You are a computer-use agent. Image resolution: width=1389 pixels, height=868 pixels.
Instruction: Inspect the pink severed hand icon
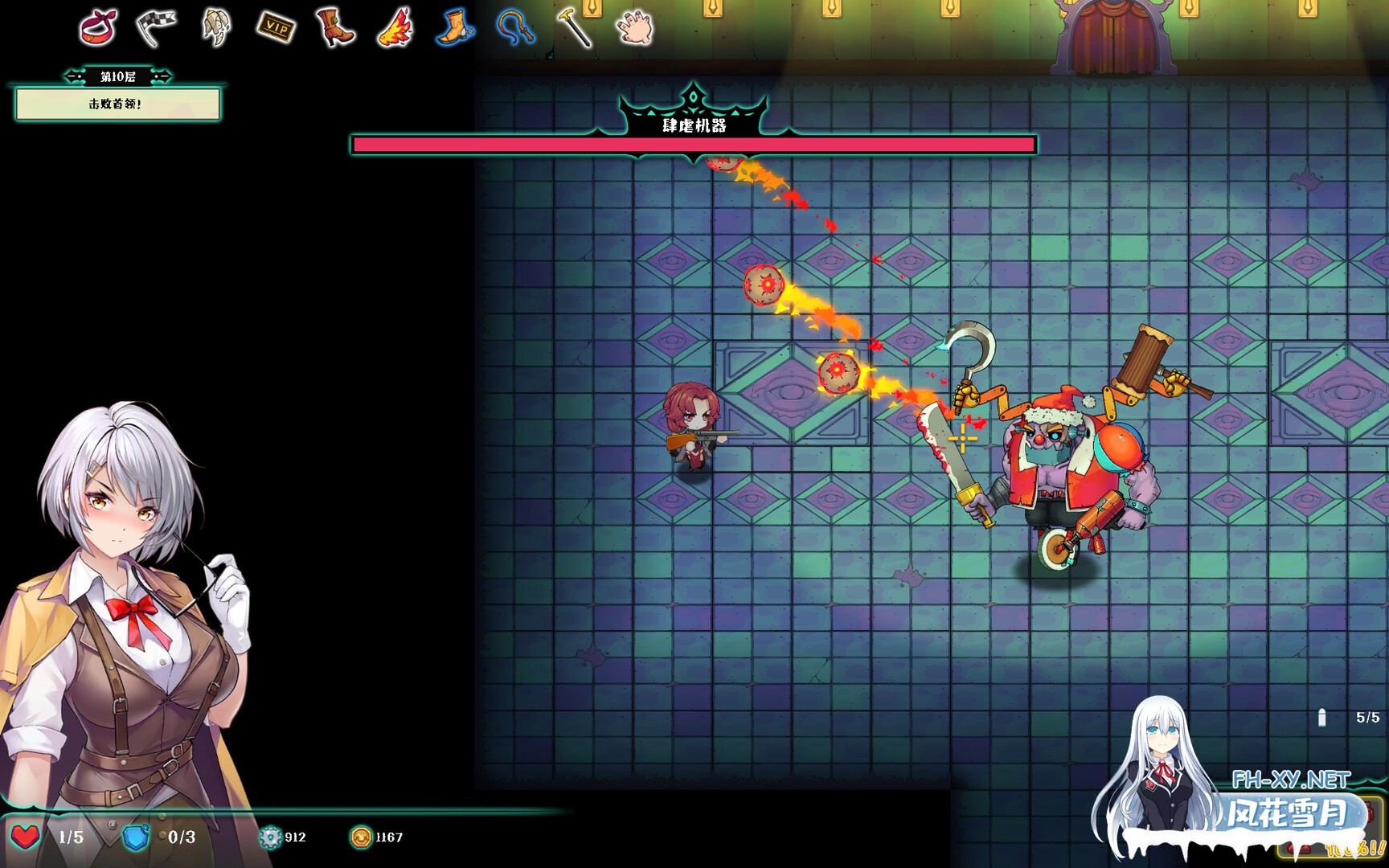(x=635, y=27)
